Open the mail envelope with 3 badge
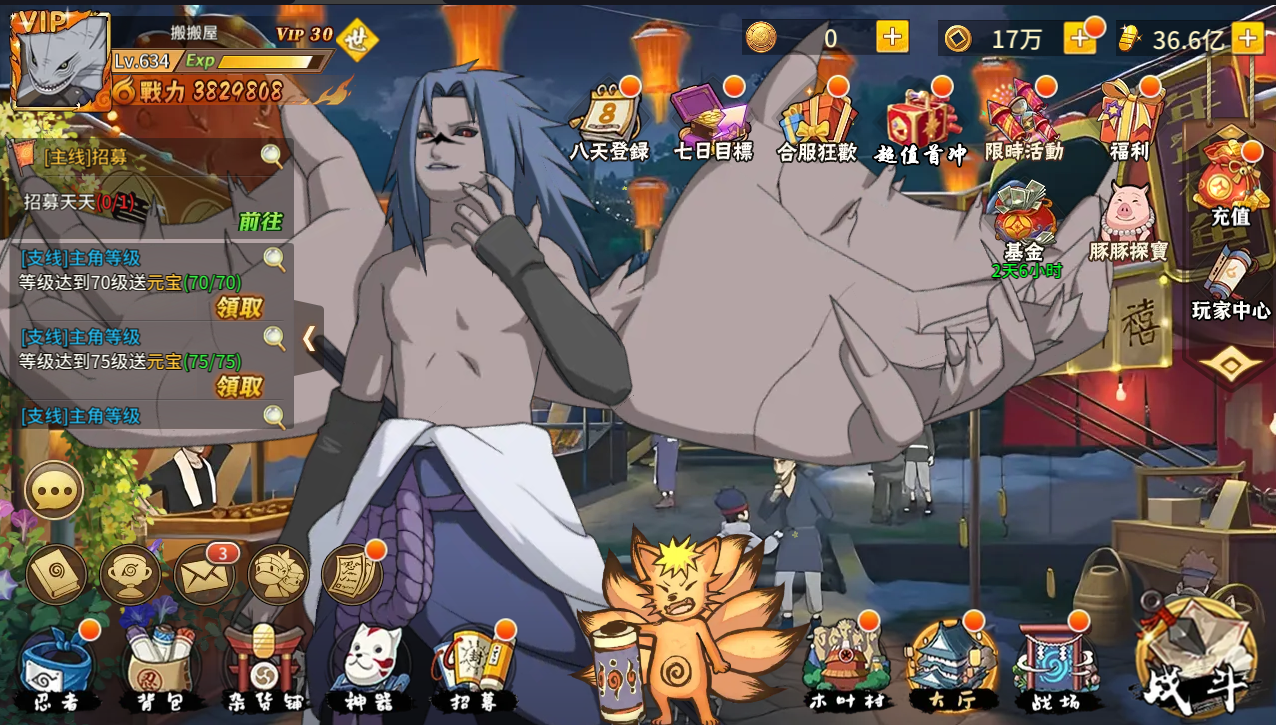Viewport: 1276px width, 725px height. [204, 575]
